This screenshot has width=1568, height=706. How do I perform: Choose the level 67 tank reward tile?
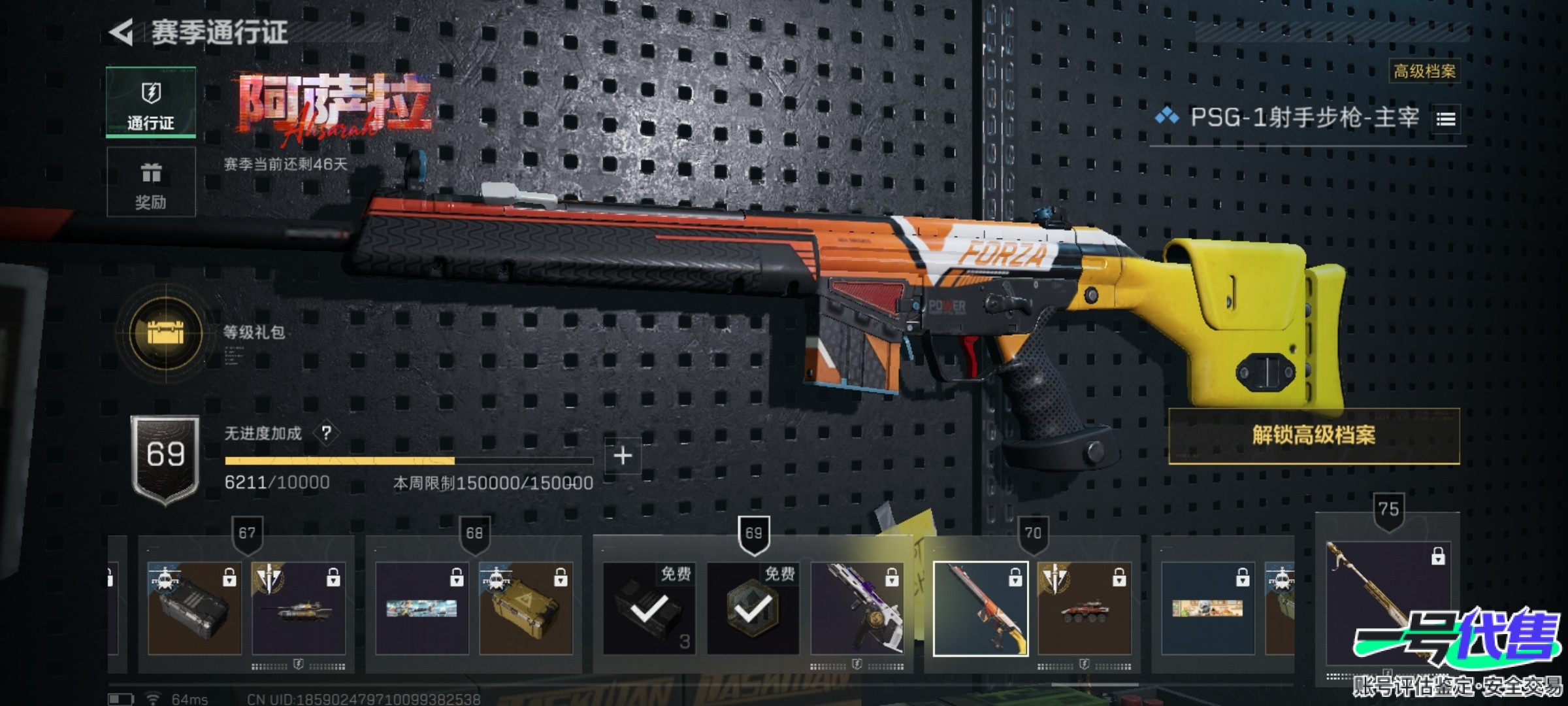click(x=299, y=608)
